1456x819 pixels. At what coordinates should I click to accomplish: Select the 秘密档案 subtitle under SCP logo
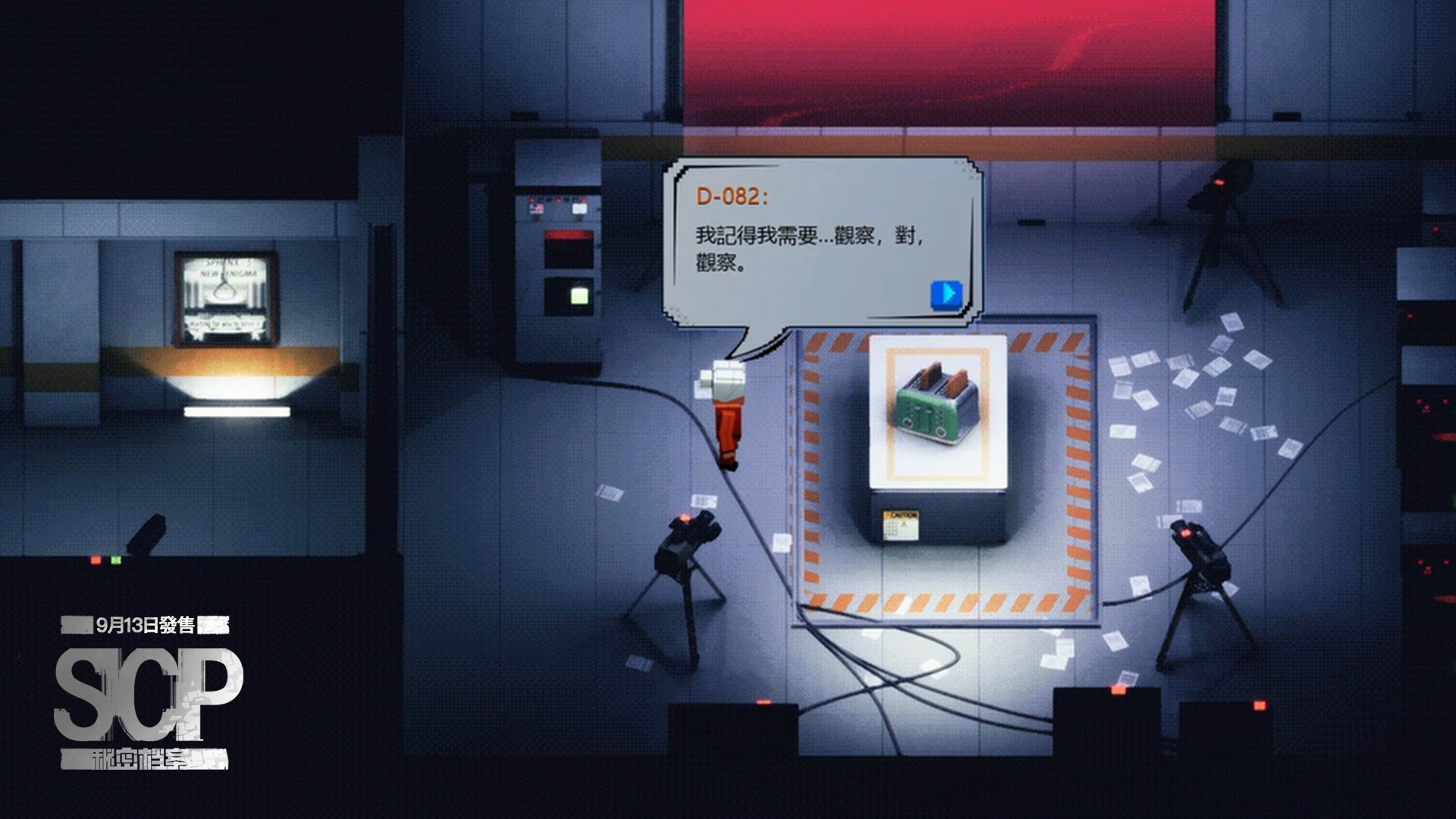pyautogui.click(x=140, y=758)
